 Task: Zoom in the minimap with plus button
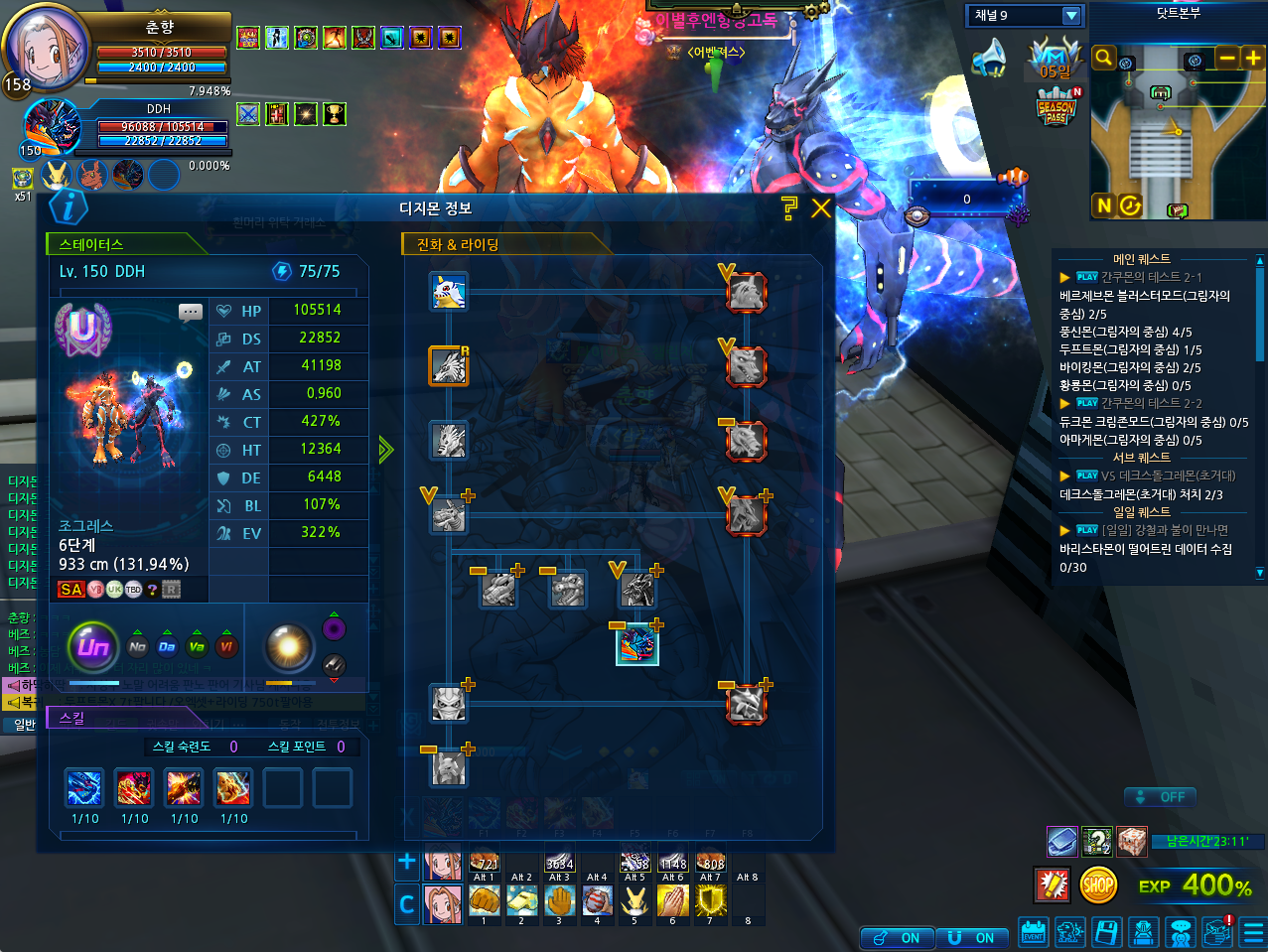coord(1253,59)
